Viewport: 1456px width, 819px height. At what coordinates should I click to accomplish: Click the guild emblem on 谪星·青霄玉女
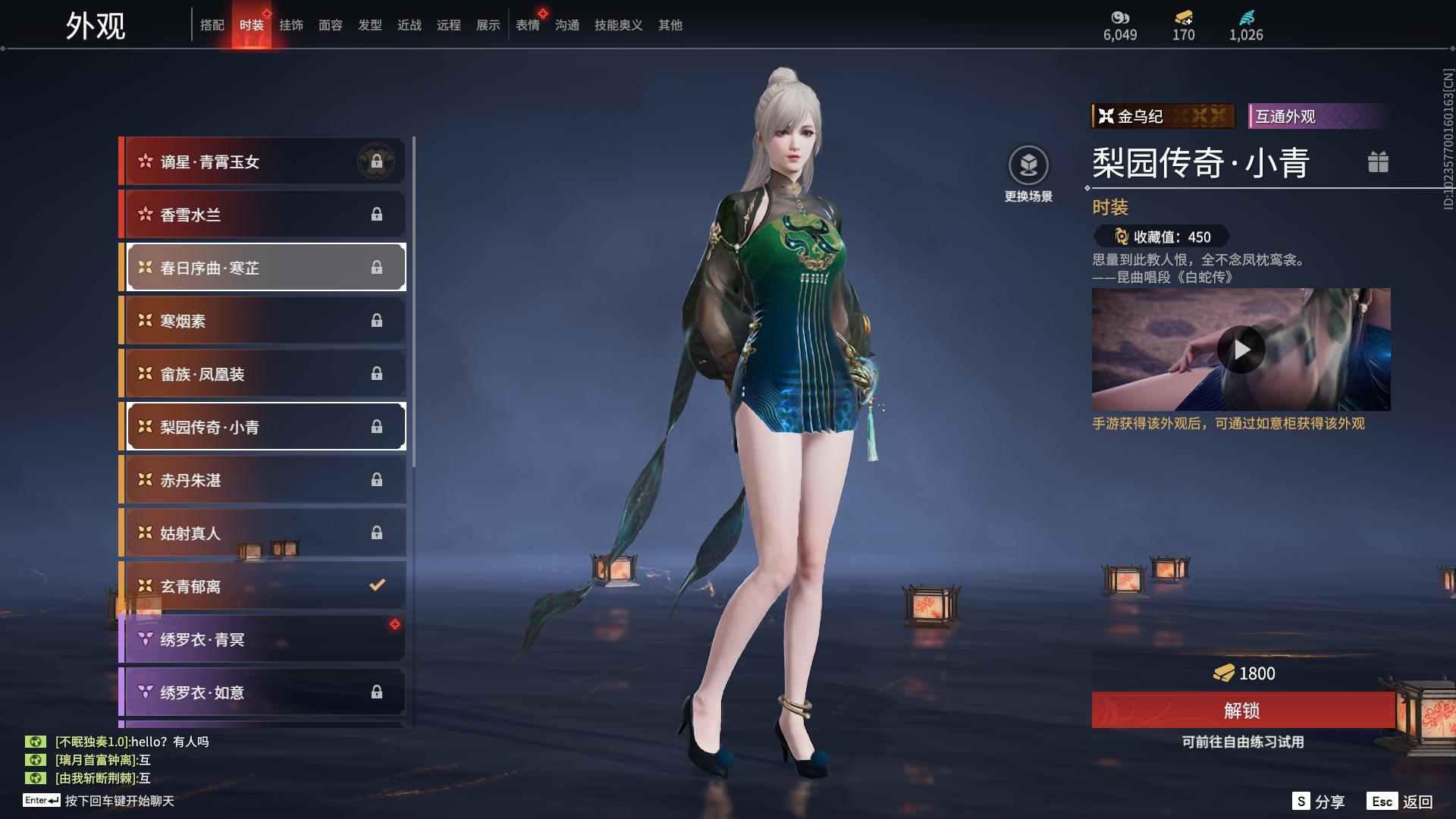click(x=378, y=161)
